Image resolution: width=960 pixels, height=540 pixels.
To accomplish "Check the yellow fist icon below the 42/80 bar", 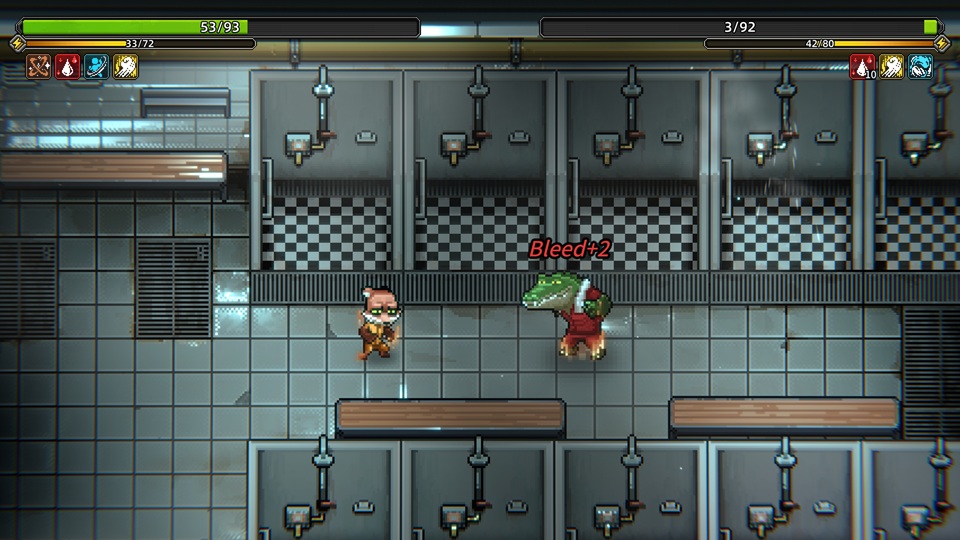I will pos(891,67).
